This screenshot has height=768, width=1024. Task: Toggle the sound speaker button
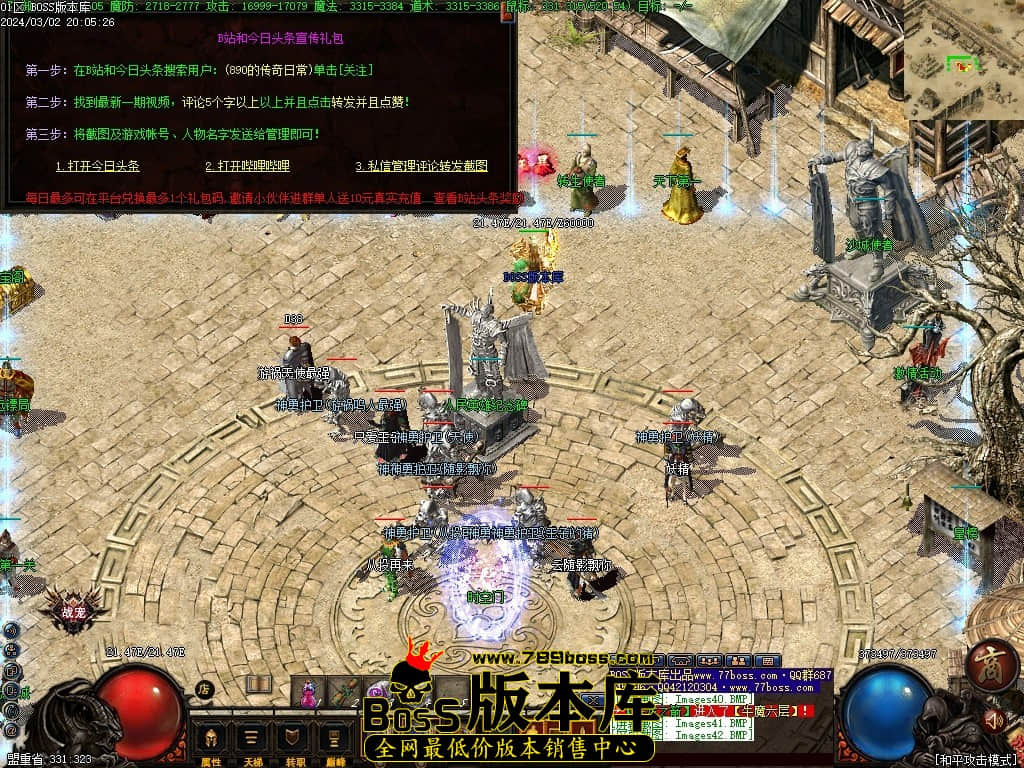click(x=994, y=719)
